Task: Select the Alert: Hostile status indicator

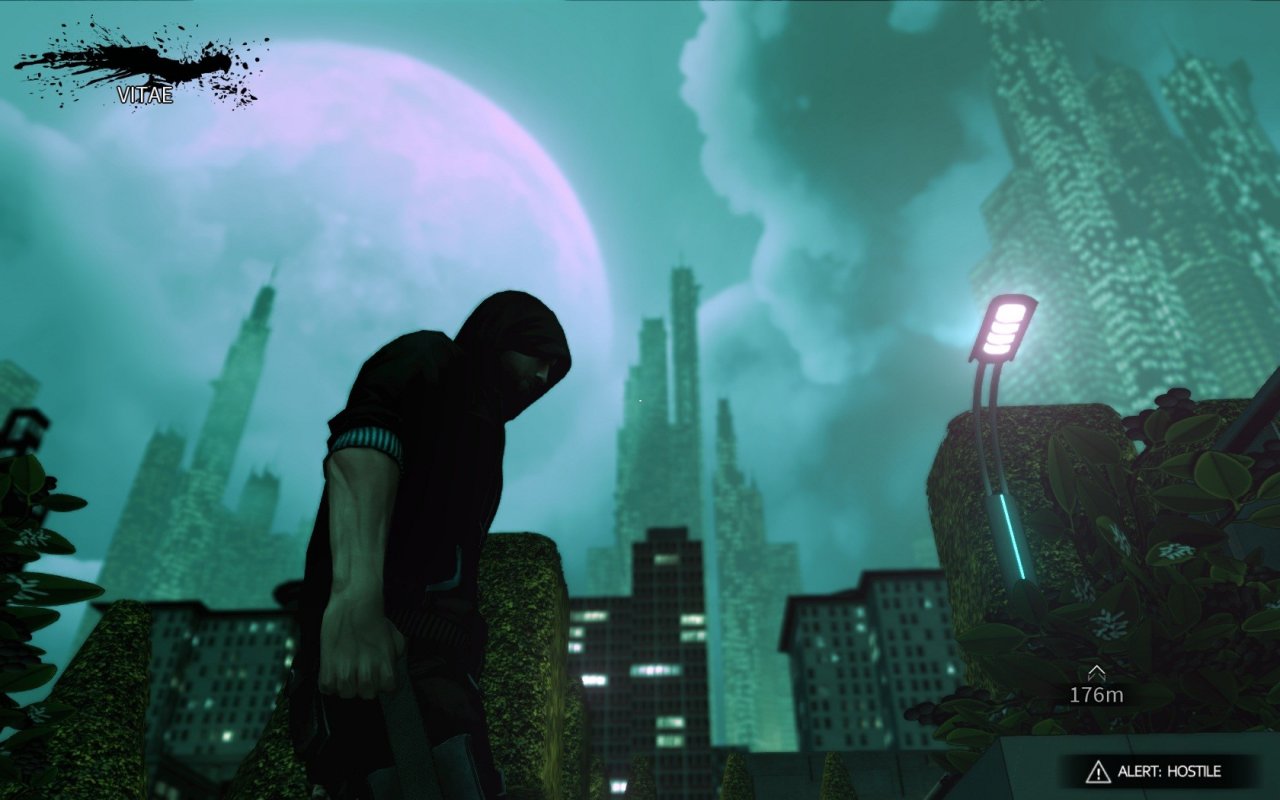Action: click(x=1158, y=771)
